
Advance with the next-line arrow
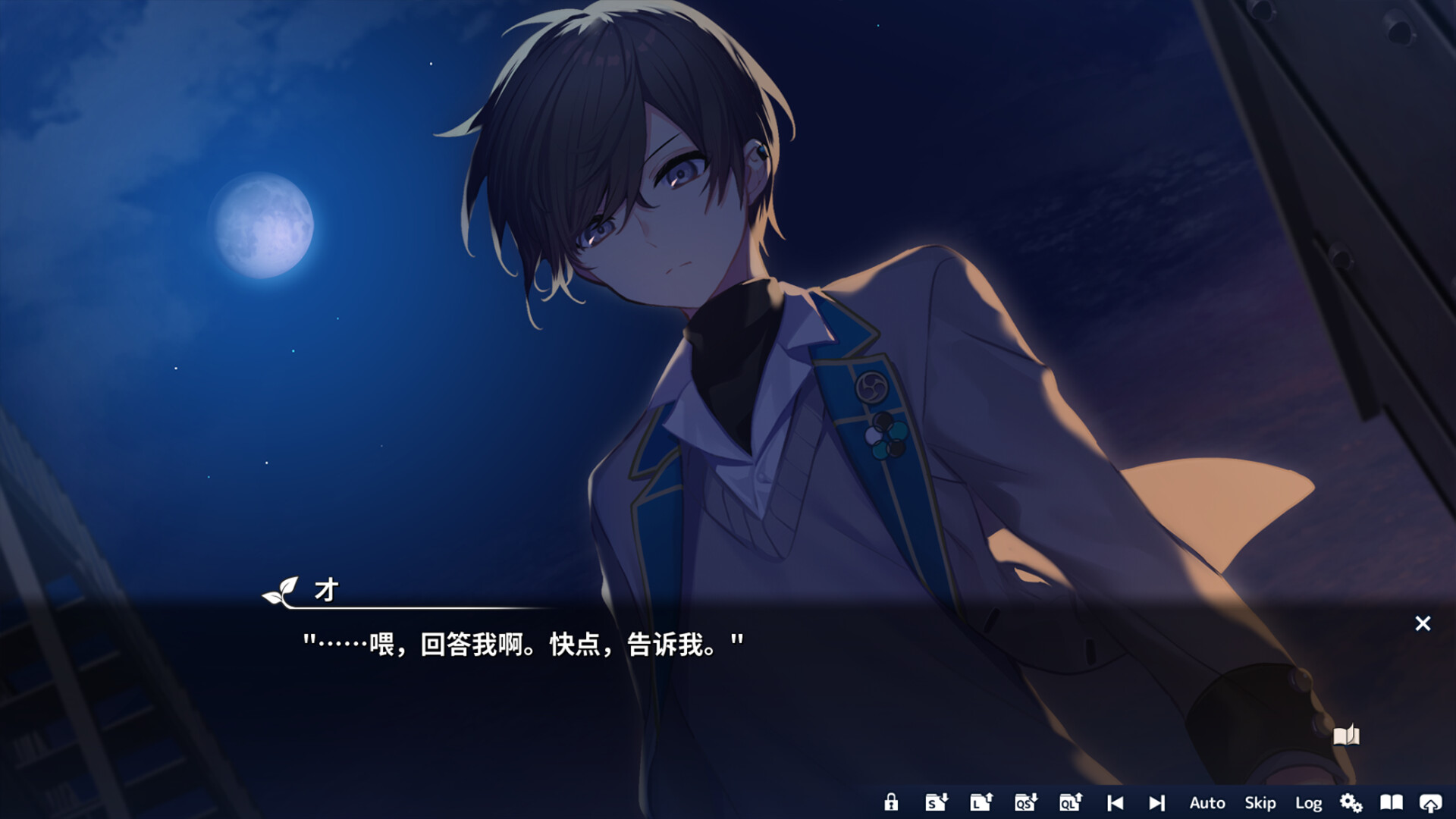pos(1156,802)
